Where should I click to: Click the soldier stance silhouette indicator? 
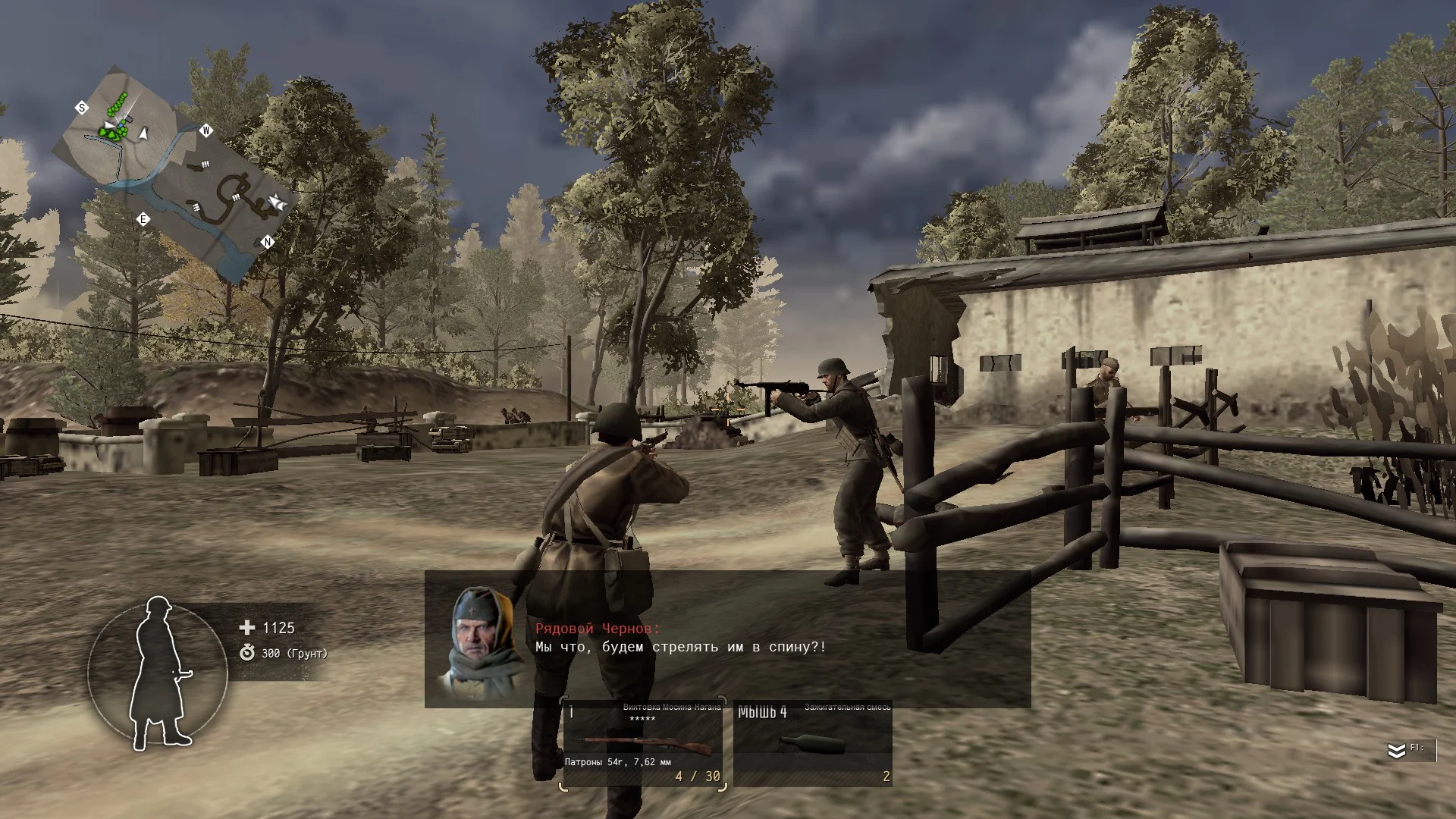[158, 673]
